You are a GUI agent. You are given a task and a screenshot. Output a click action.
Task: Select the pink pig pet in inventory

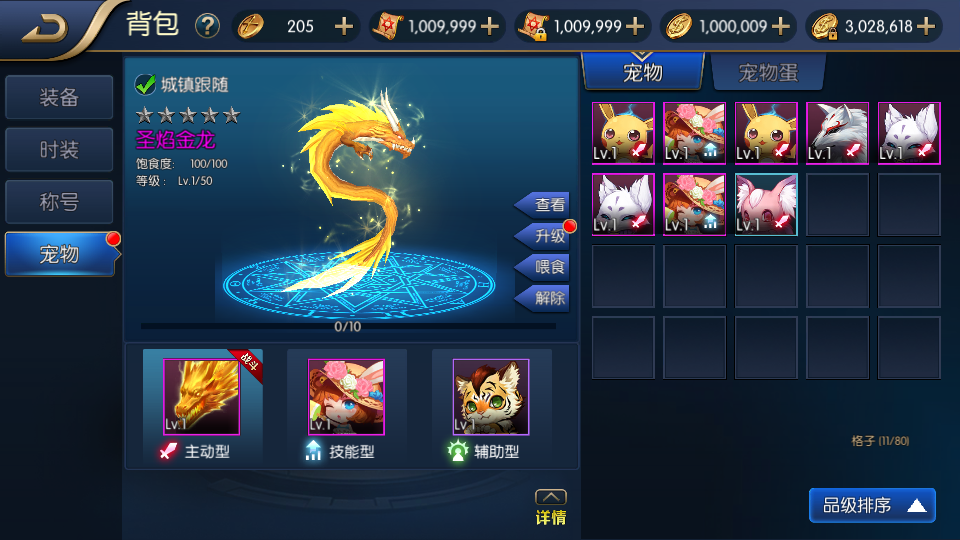pyautogui.click(x=766, y=205)
